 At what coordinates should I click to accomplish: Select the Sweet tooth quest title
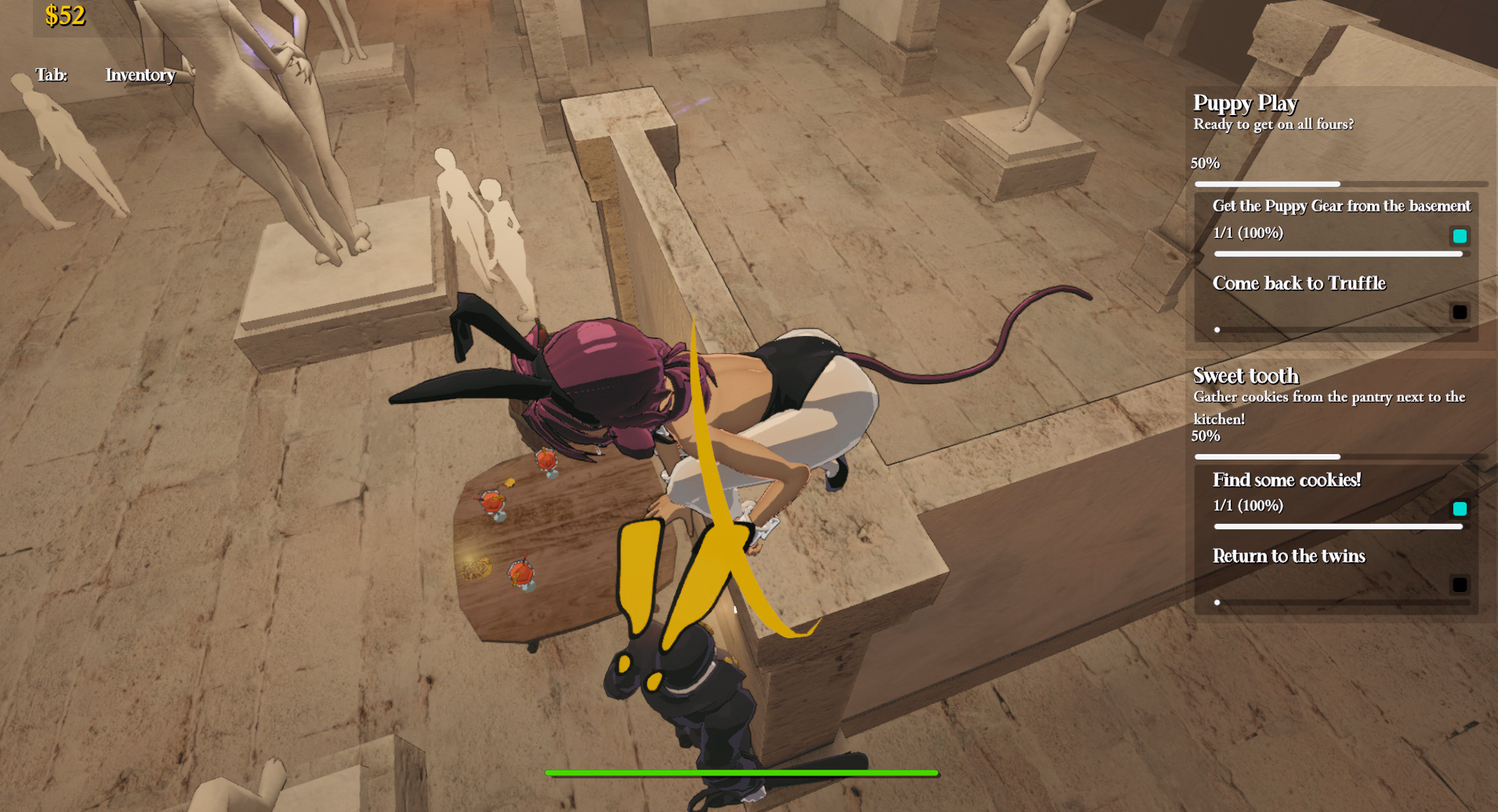(1246, 376)
